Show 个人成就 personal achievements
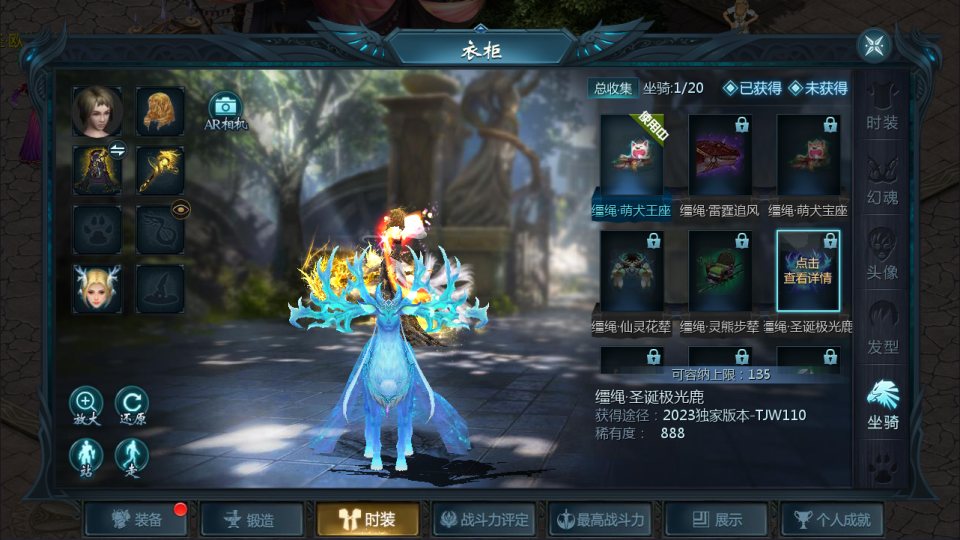The width and height of the screenshot is (960, 540). click(832, 520)
